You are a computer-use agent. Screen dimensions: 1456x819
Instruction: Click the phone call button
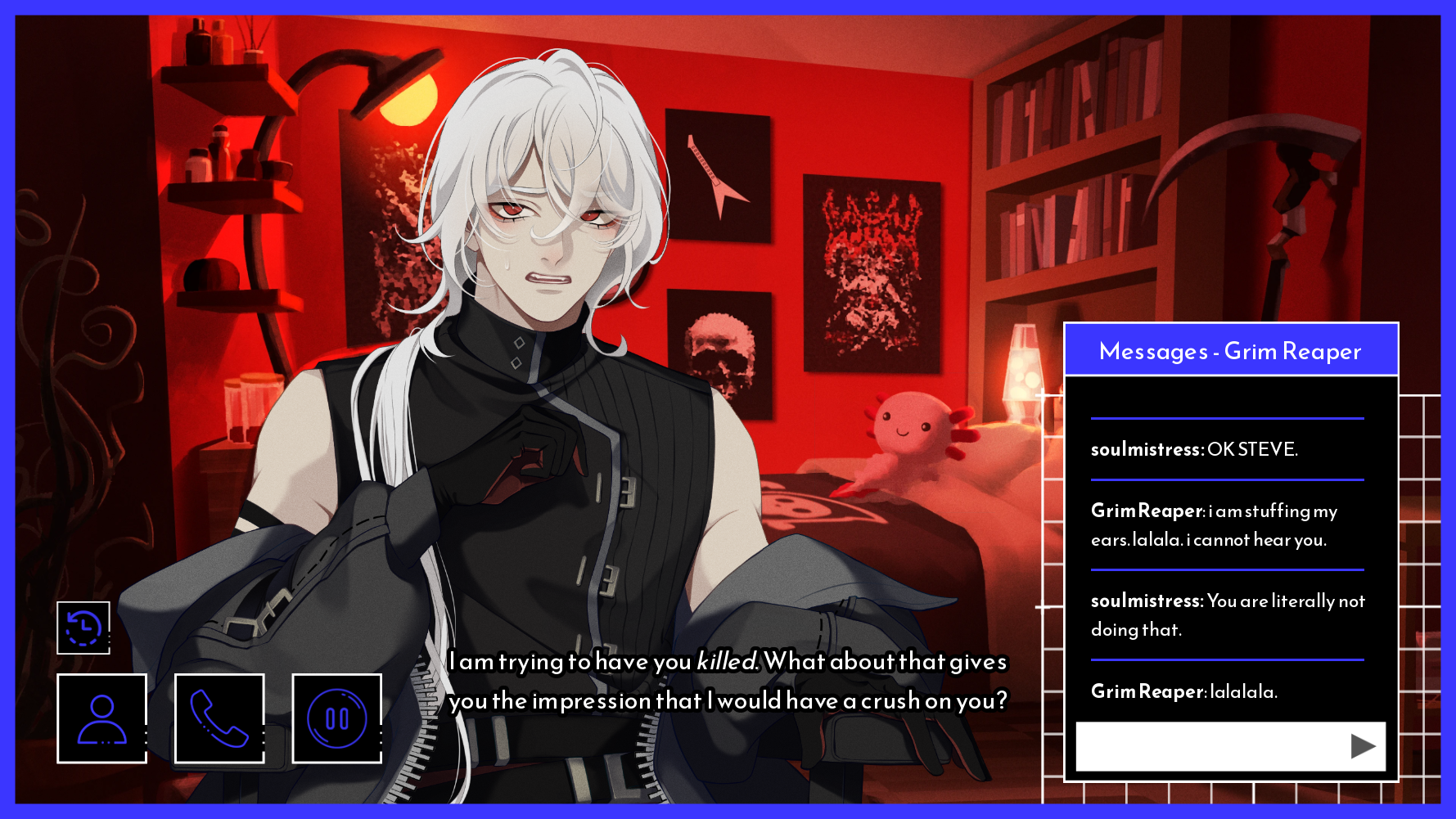point(219,718)
